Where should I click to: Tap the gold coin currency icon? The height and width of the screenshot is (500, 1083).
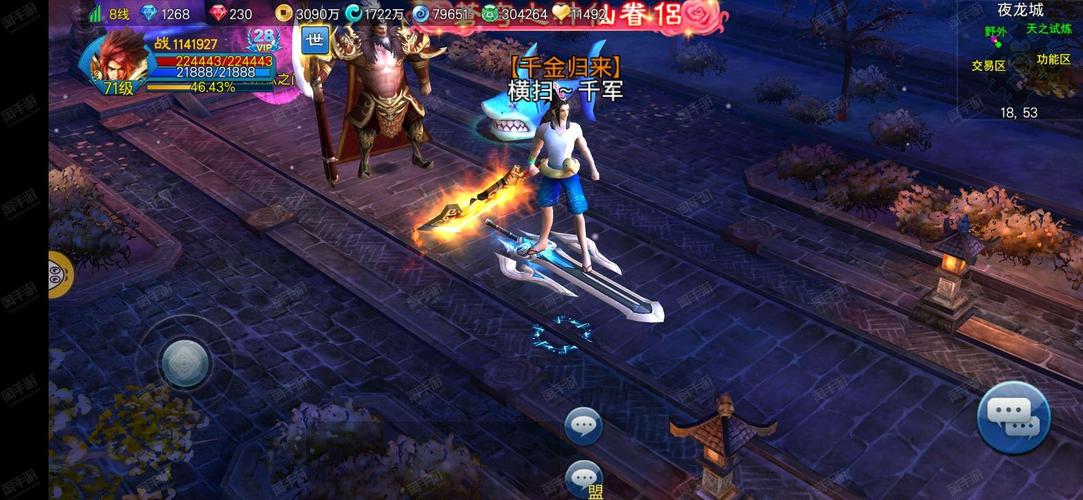pyautogui.click(x=284, y=14)
